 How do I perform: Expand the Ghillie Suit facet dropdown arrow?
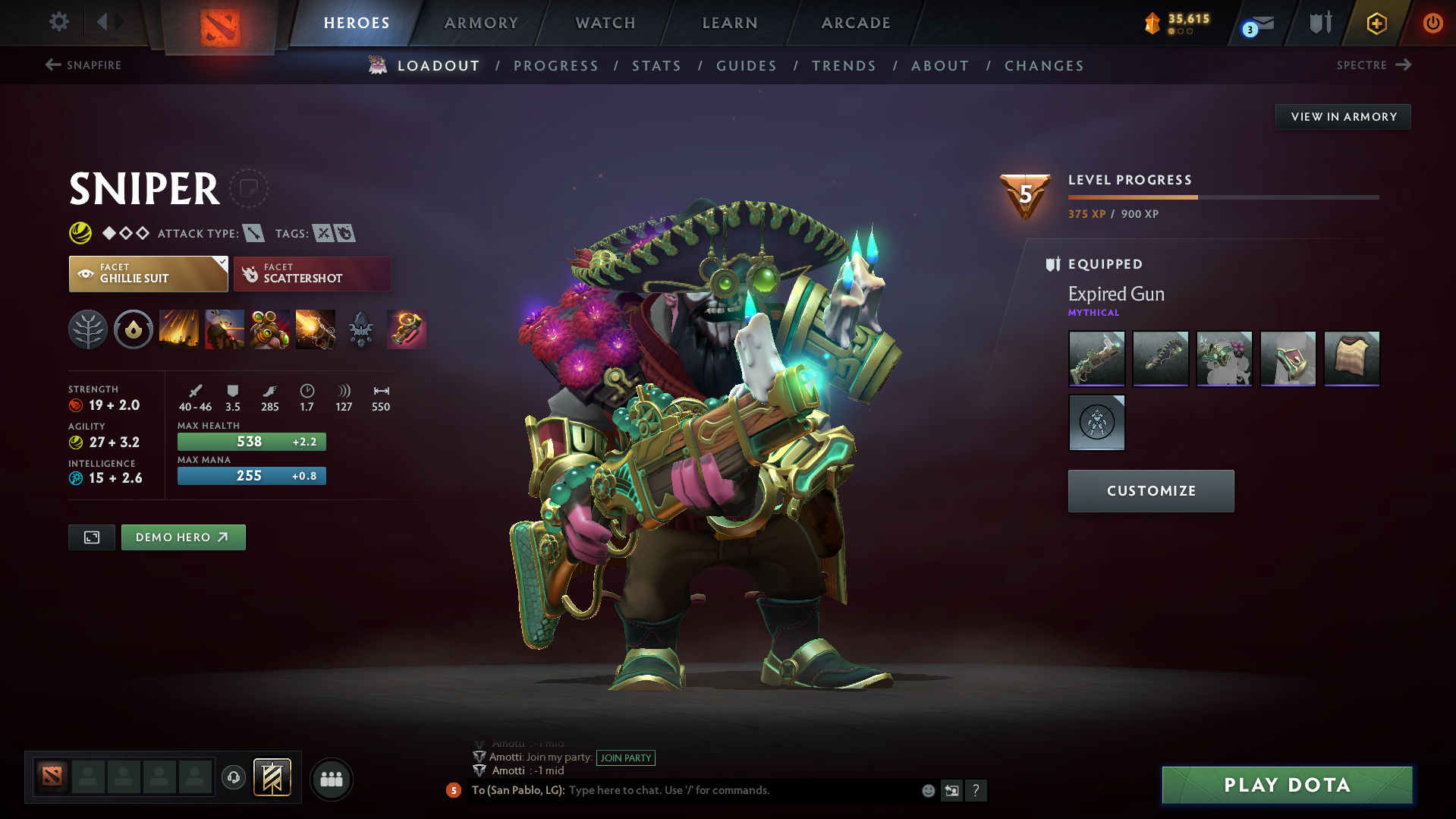(221, 262)
